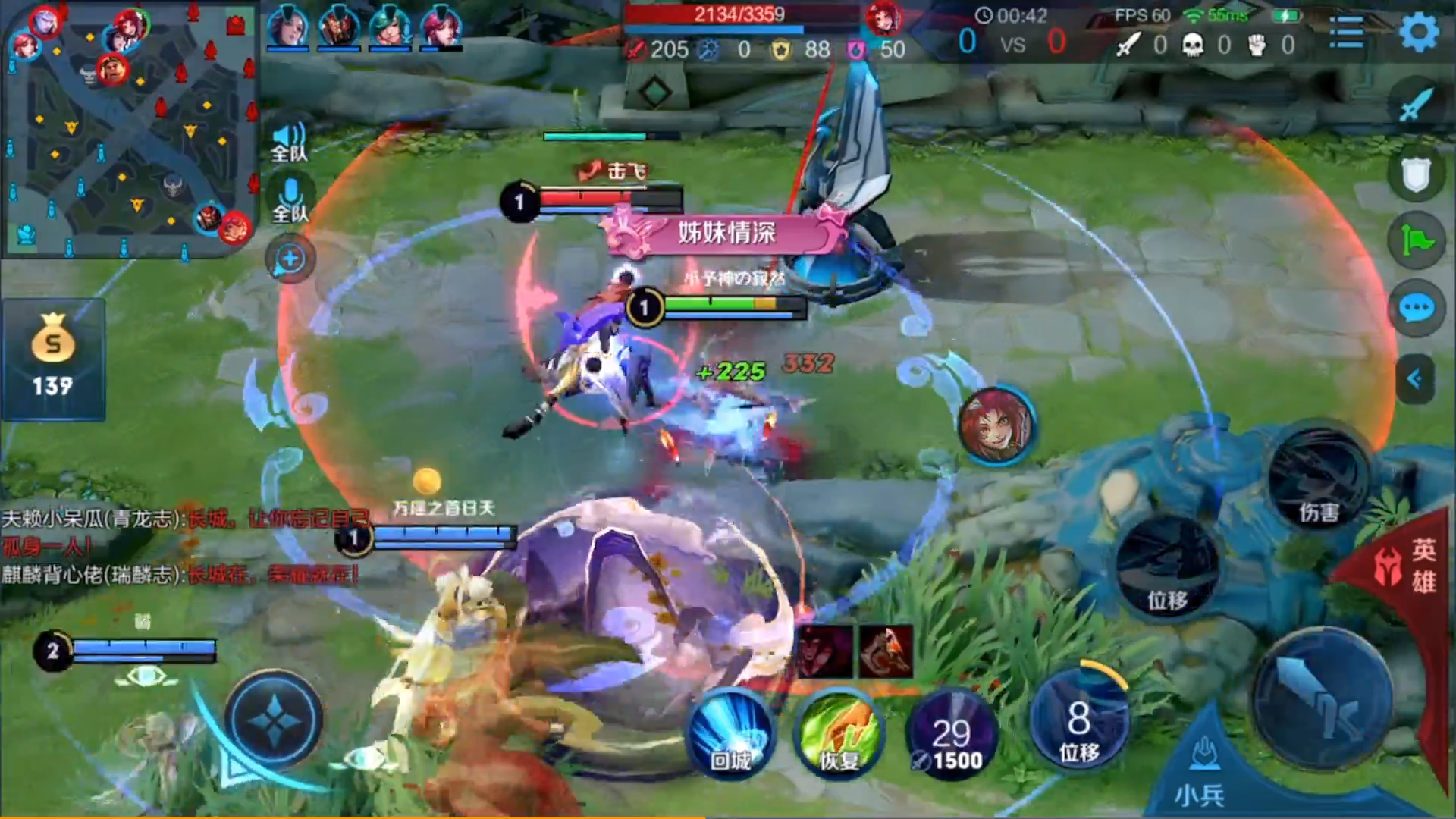Open the settings gear menu
Image resolution: width=1456 pixels, height=819 pixels.
click(x=1417, y=33)
